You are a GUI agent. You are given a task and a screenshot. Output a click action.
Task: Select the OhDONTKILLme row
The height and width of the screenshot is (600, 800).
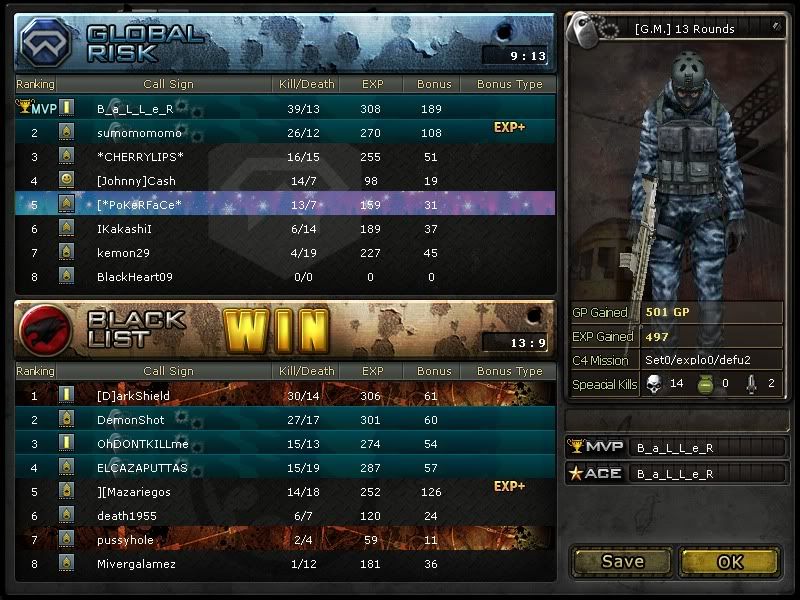284,444
